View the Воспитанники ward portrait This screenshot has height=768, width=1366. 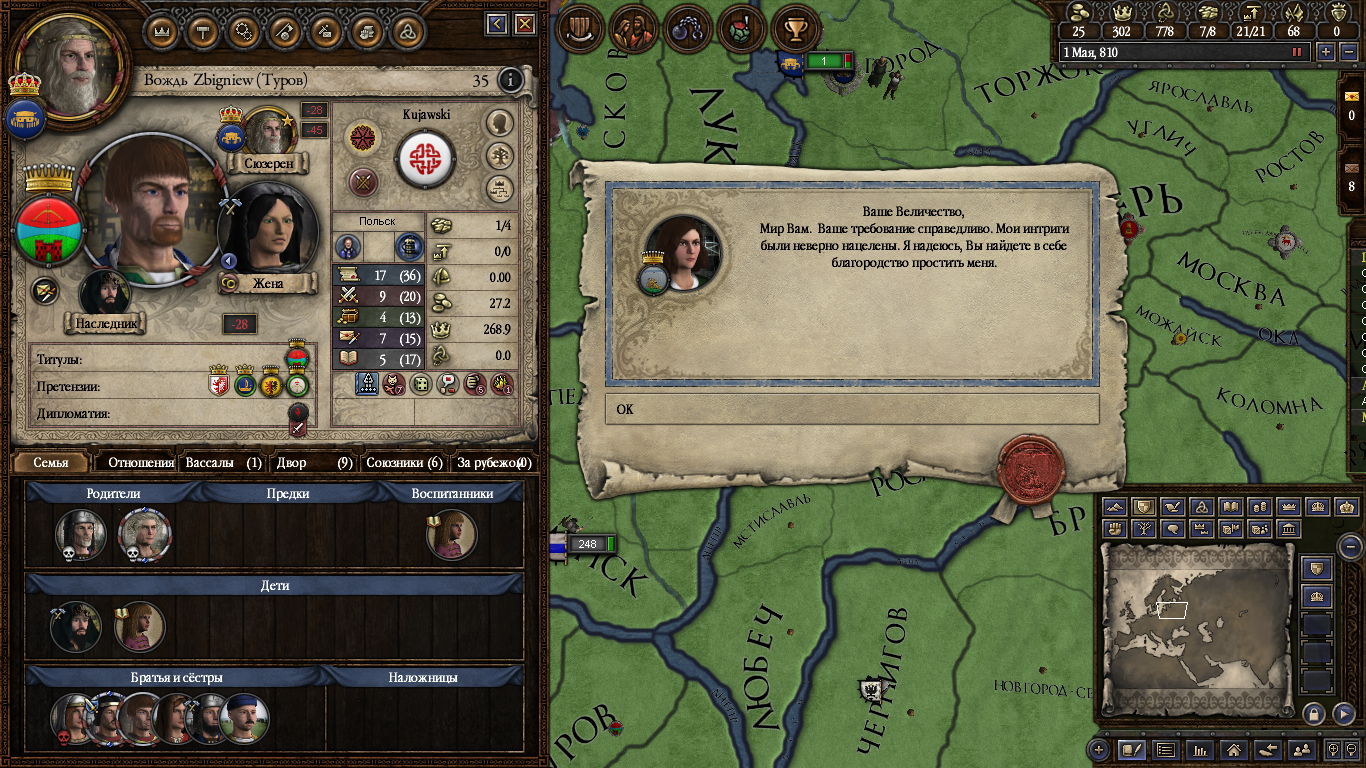pos(451,535)
